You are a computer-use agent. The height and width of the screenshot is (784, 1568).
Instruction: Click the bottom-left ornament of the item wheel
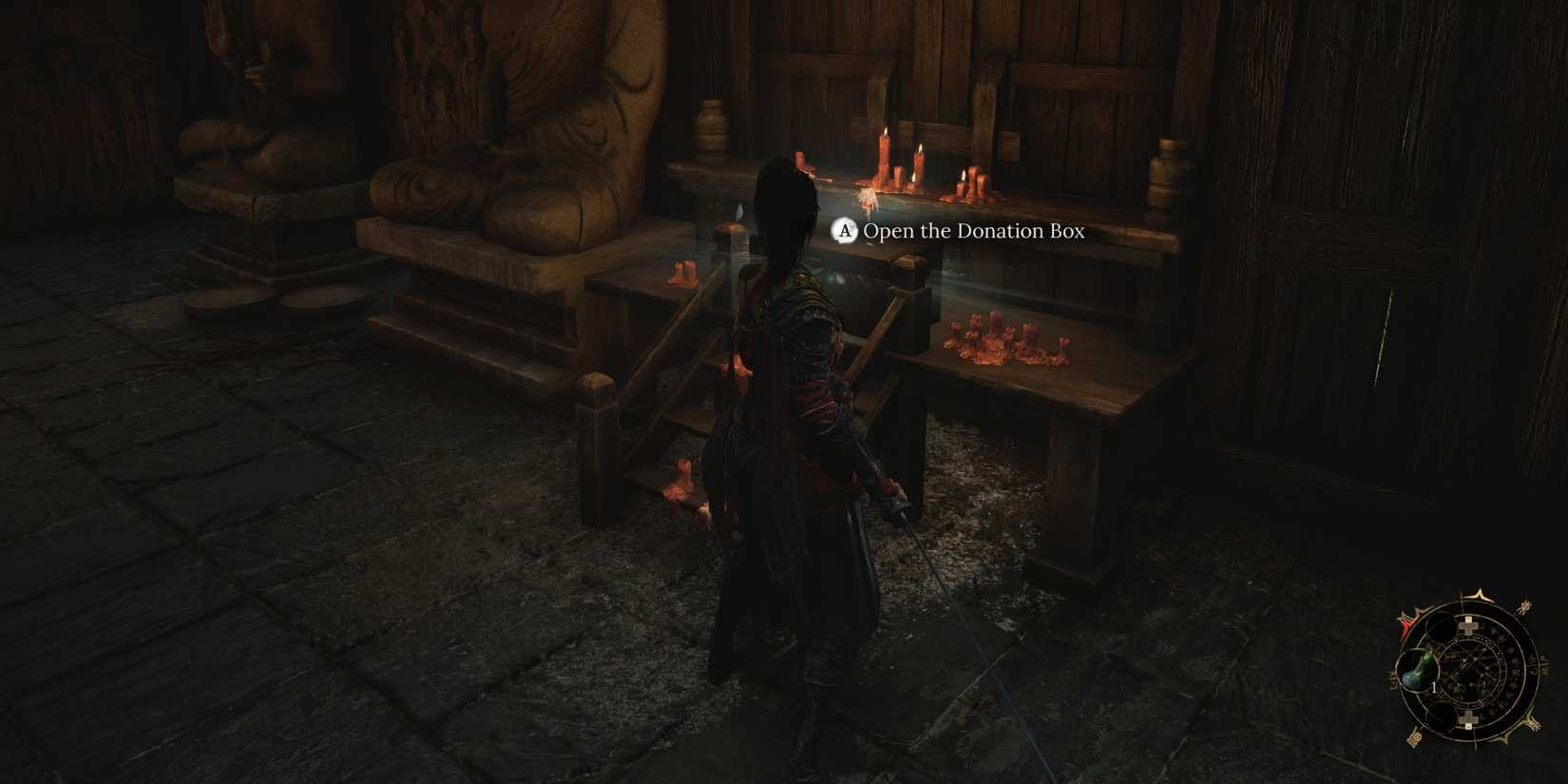tap(1416, 738)
